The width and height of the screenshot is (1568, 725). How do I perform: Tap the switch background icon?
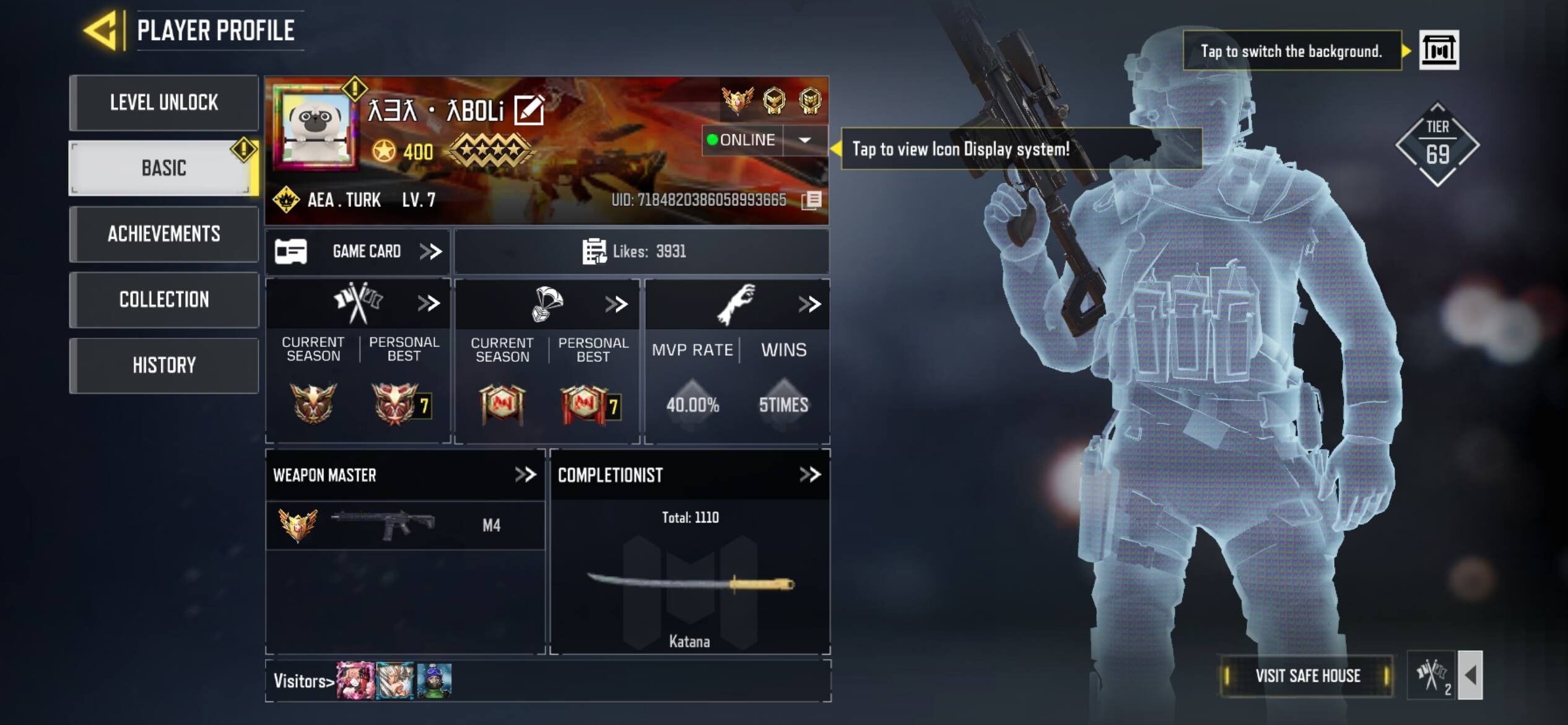(x=1438, y=50)
